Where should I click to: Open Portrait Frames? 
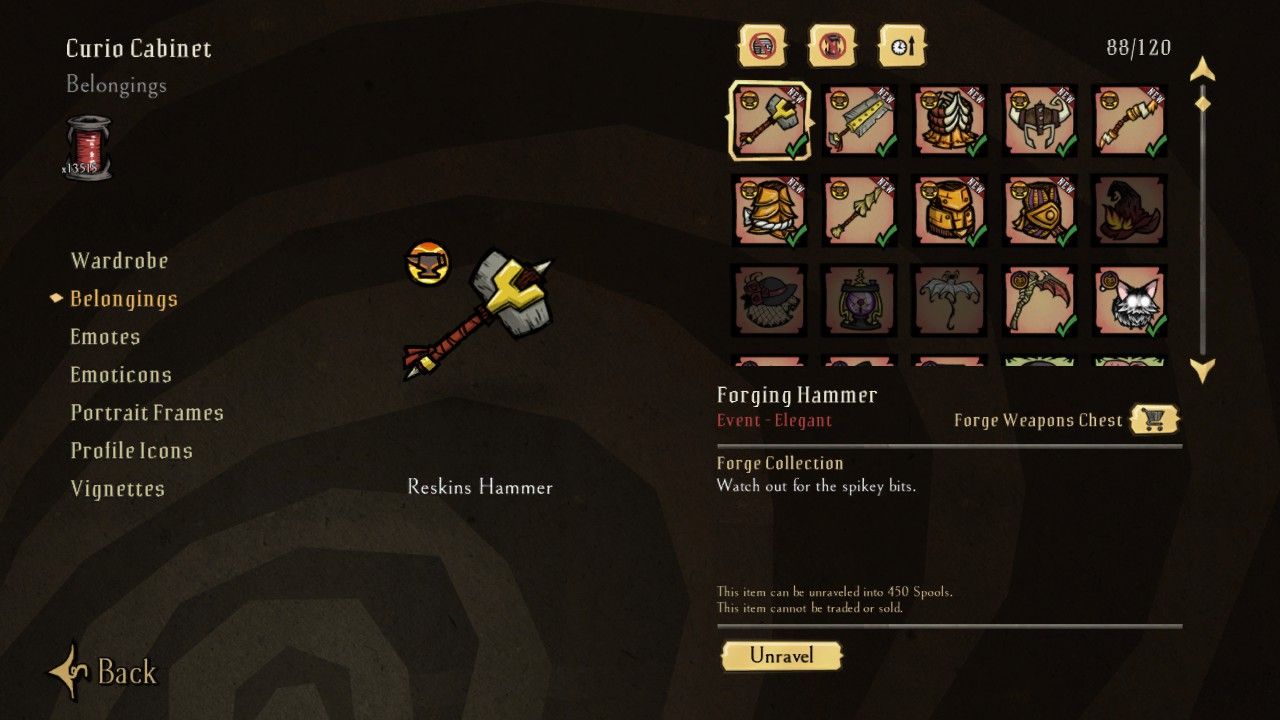click(147, 413)
